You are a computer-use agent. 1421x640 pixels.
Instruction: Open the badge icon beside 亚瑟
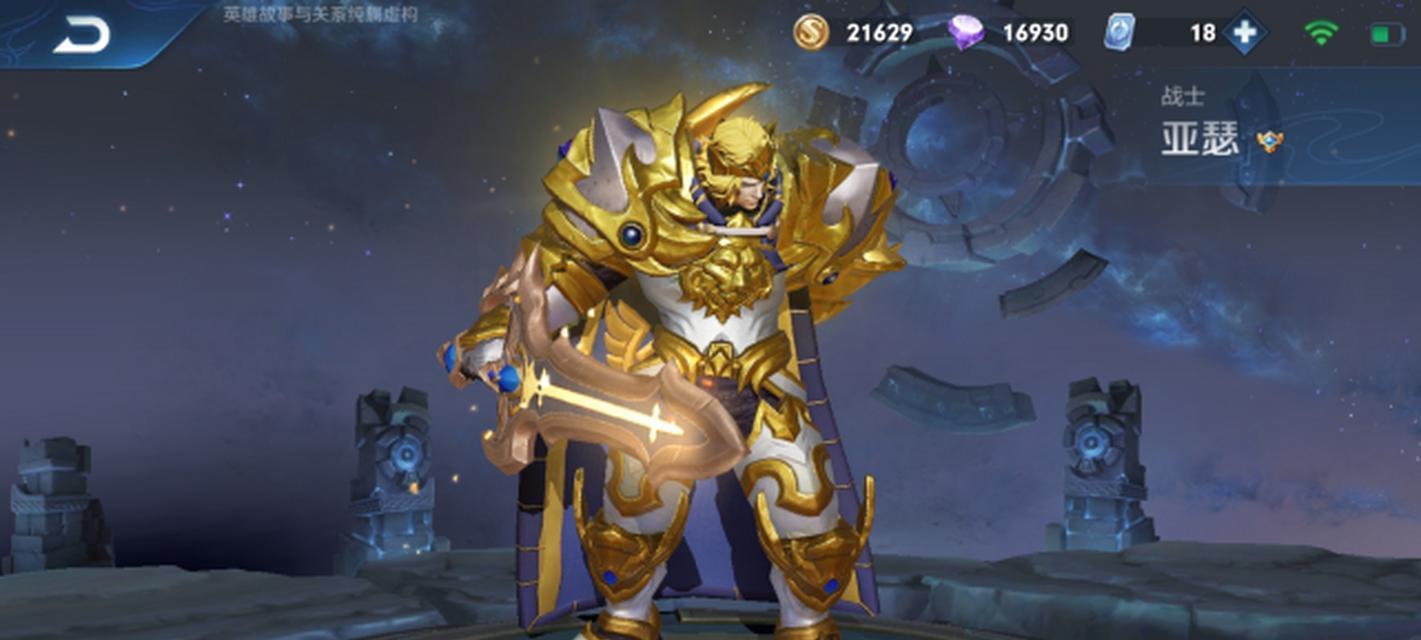click(1270, 141)
